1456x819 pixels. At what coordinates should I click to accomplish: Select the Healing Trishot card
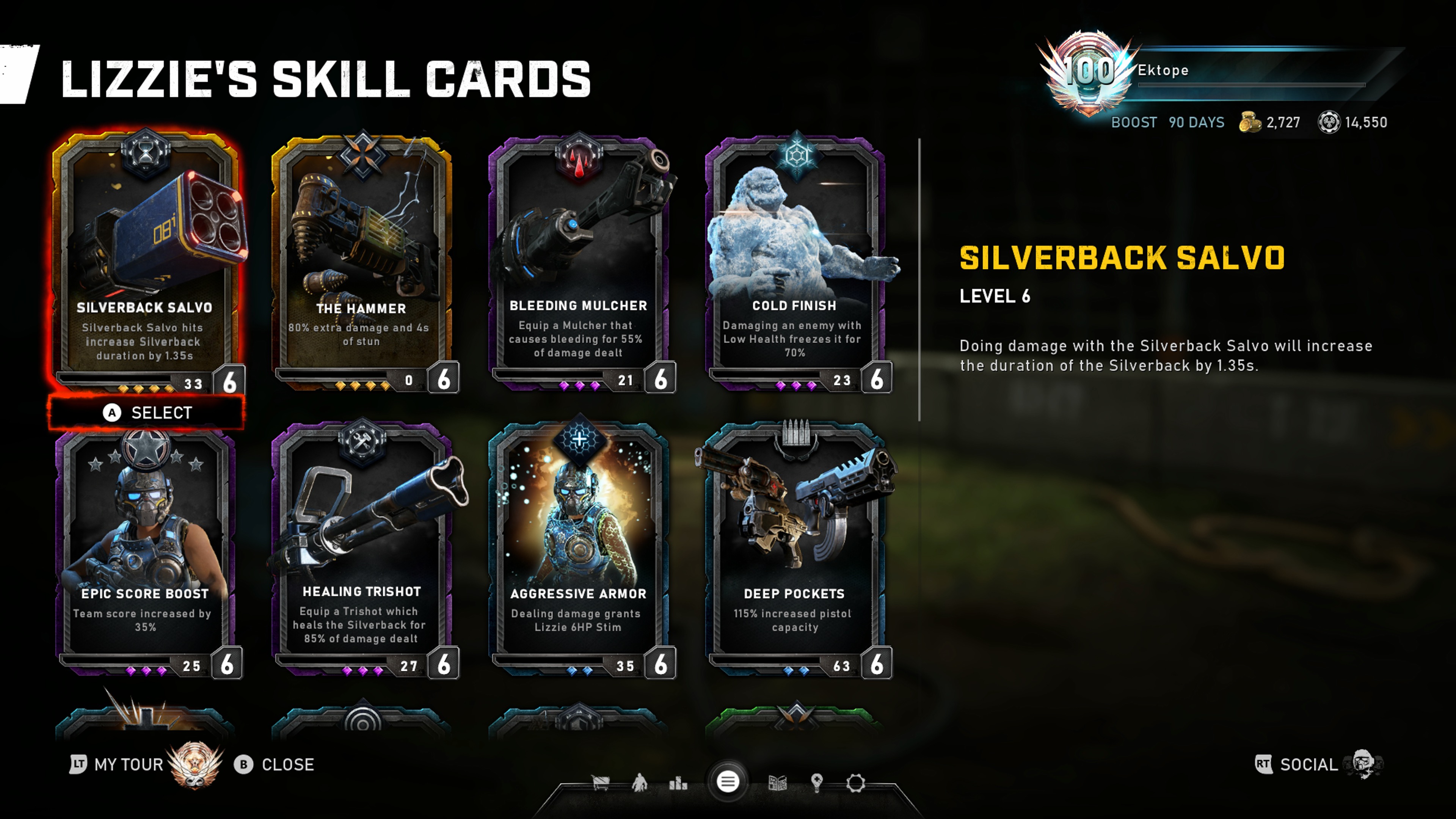(x=362, y=548)
